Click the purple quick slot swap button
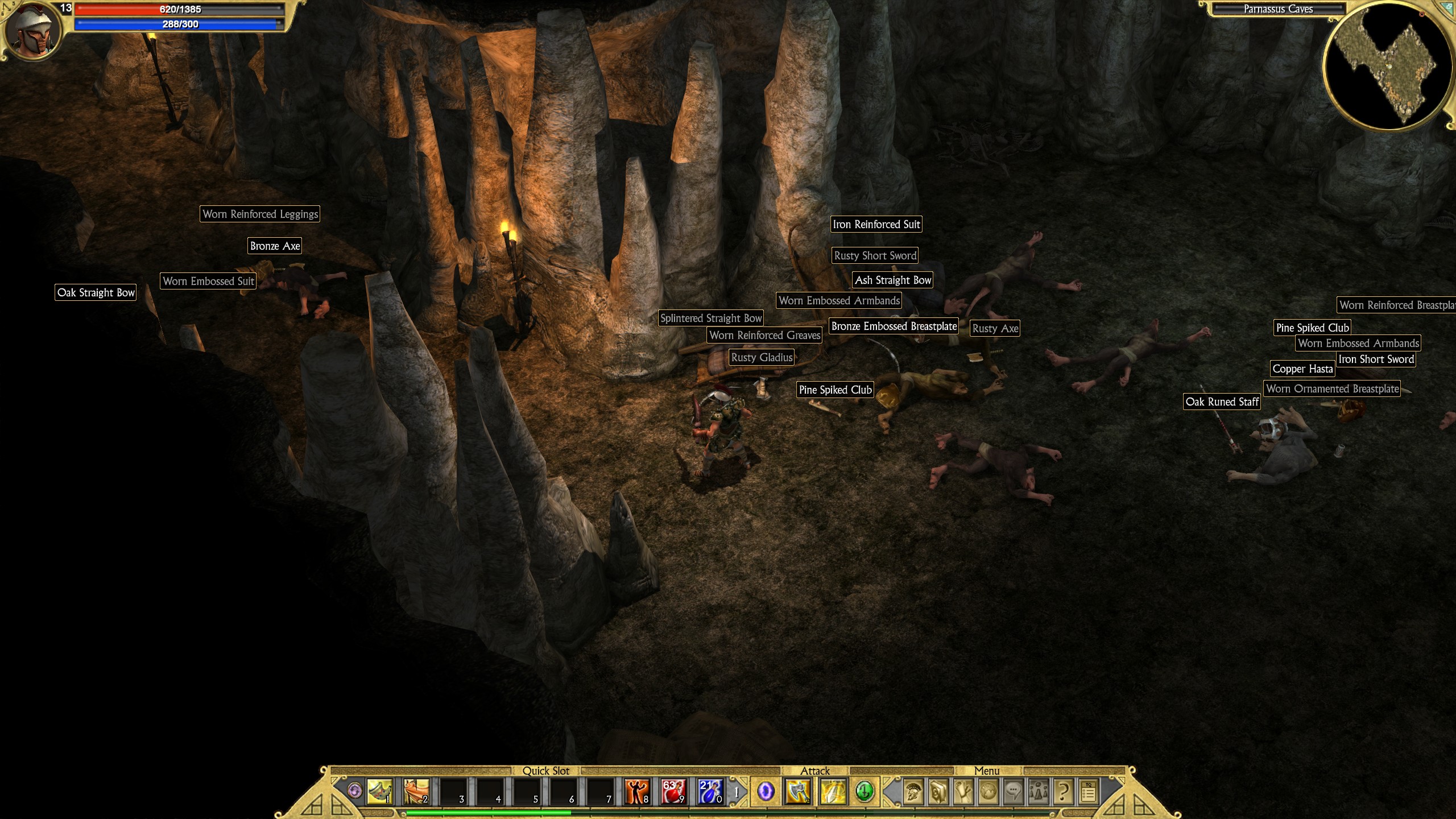Viewport: 1456px width, 819px height. pyautogui.click(x=355, y=791)
